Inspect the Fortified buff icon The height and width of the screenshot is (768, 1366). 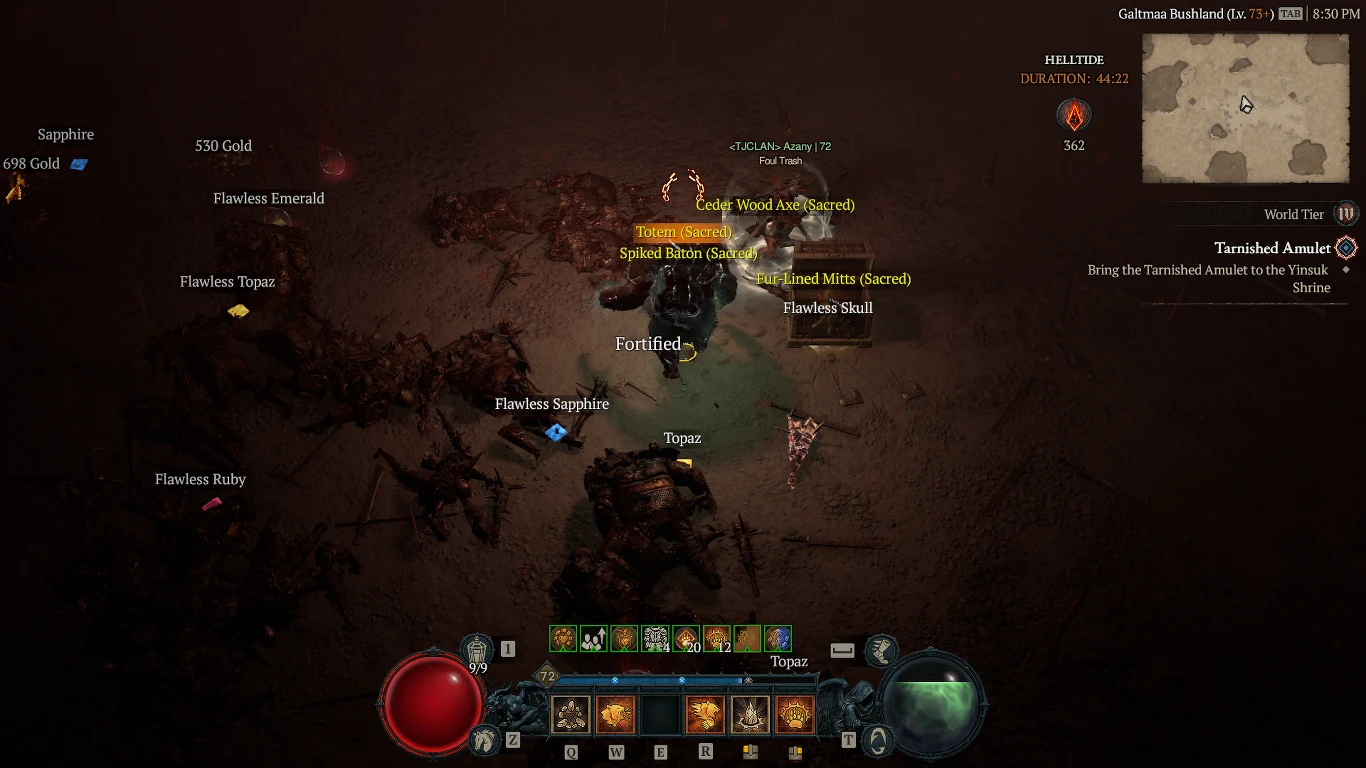(x=648, y=343)
